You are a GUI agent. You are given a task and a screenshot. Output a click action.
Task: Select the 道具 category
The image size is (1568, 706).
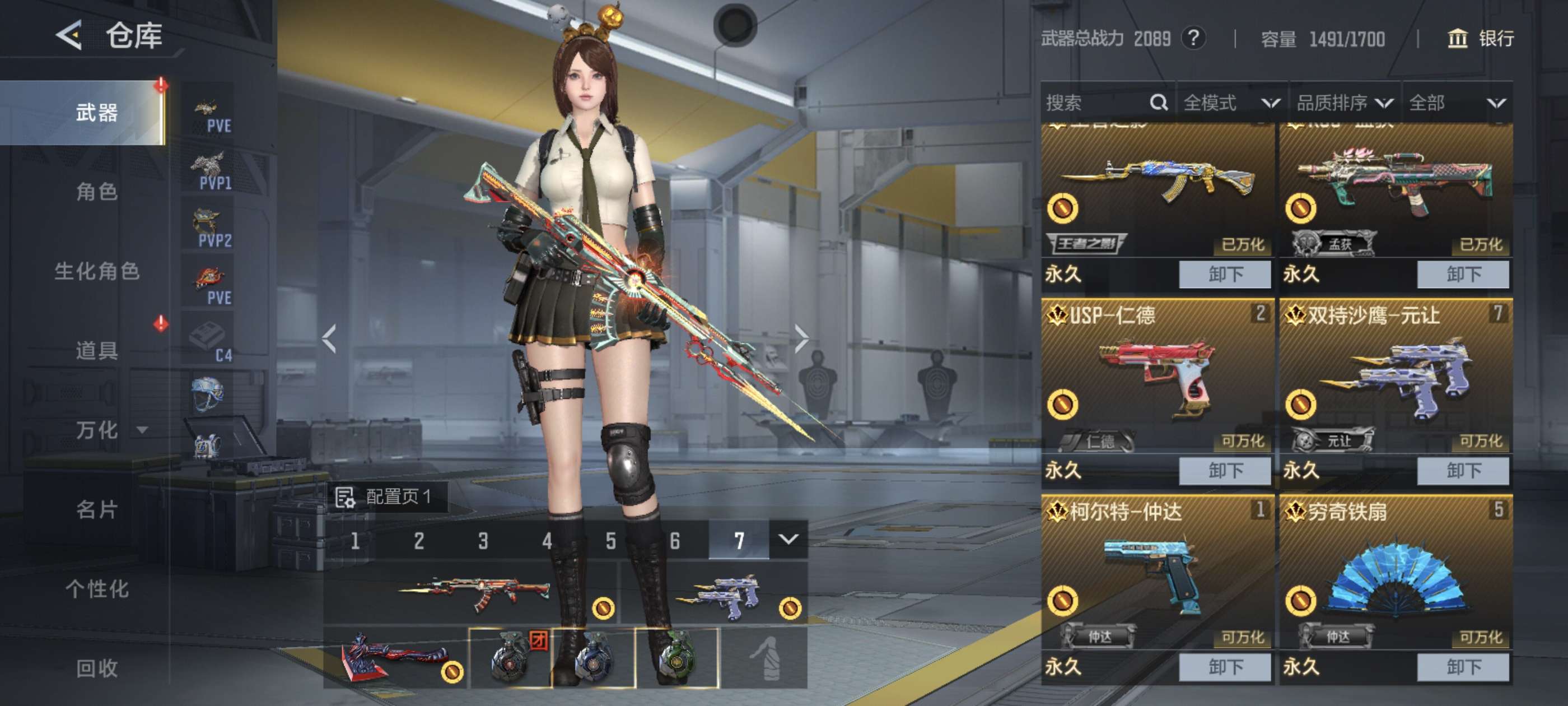point(97,350)
